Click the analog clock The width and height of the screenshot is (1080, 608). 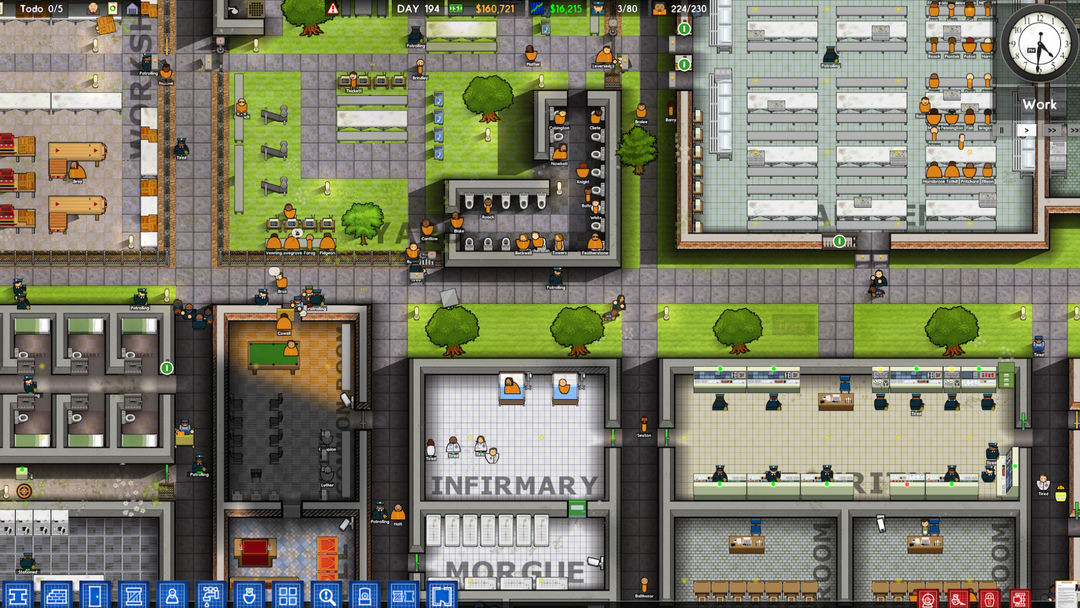point(1038,44)
